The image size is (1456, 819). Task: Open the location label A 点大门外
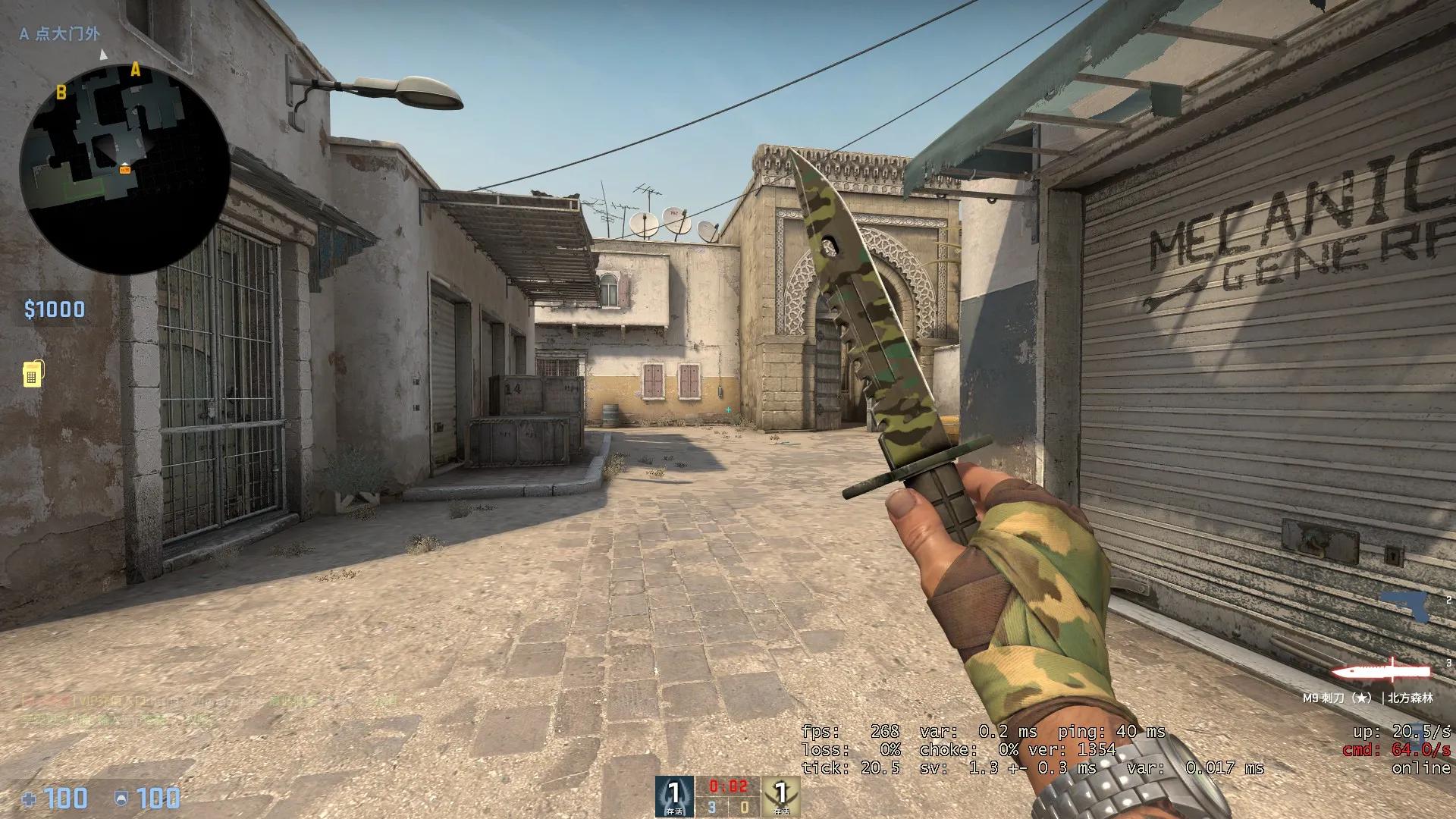(x=58, y=33)
